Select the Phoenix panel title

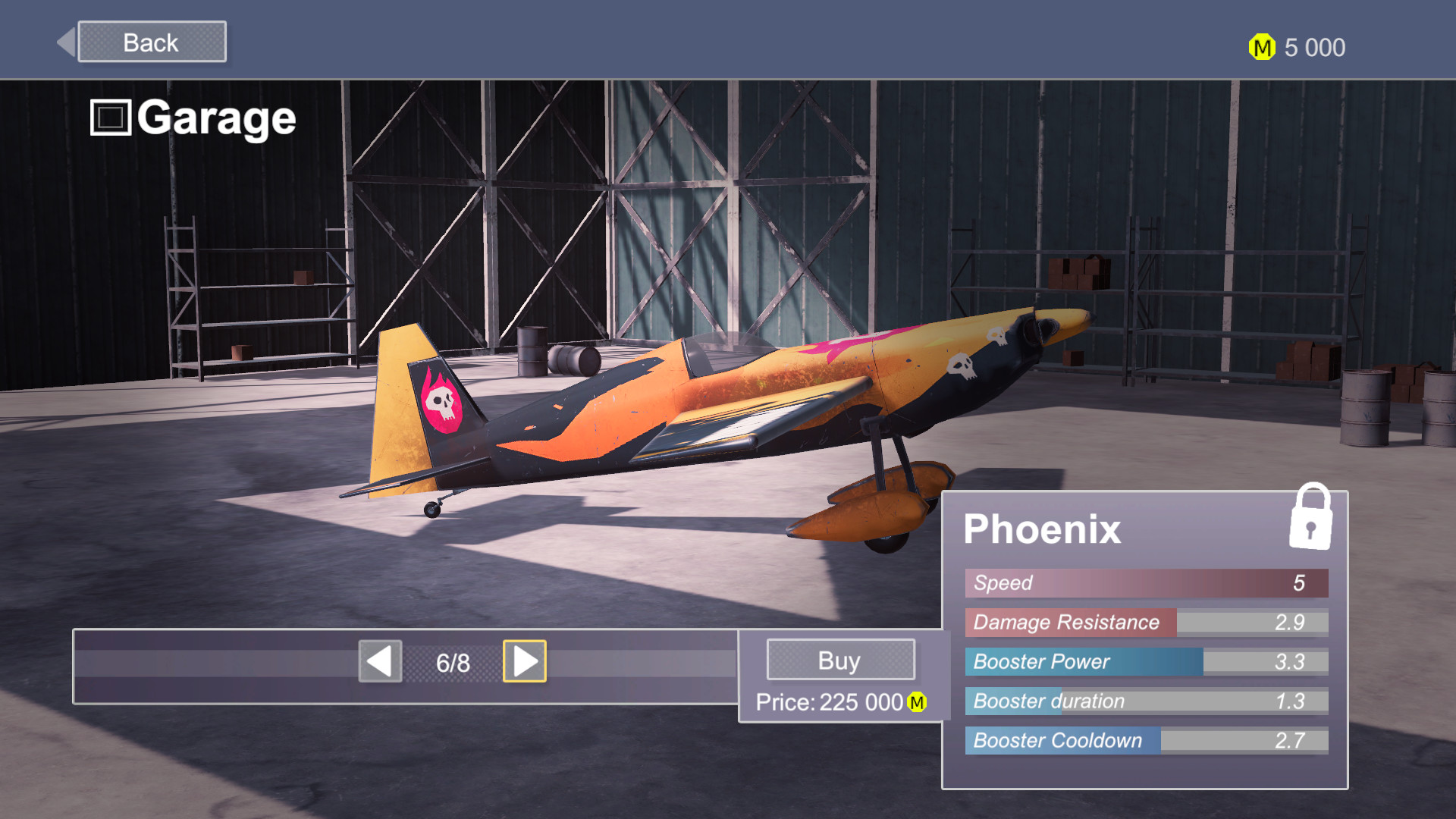click(1042, 529)
